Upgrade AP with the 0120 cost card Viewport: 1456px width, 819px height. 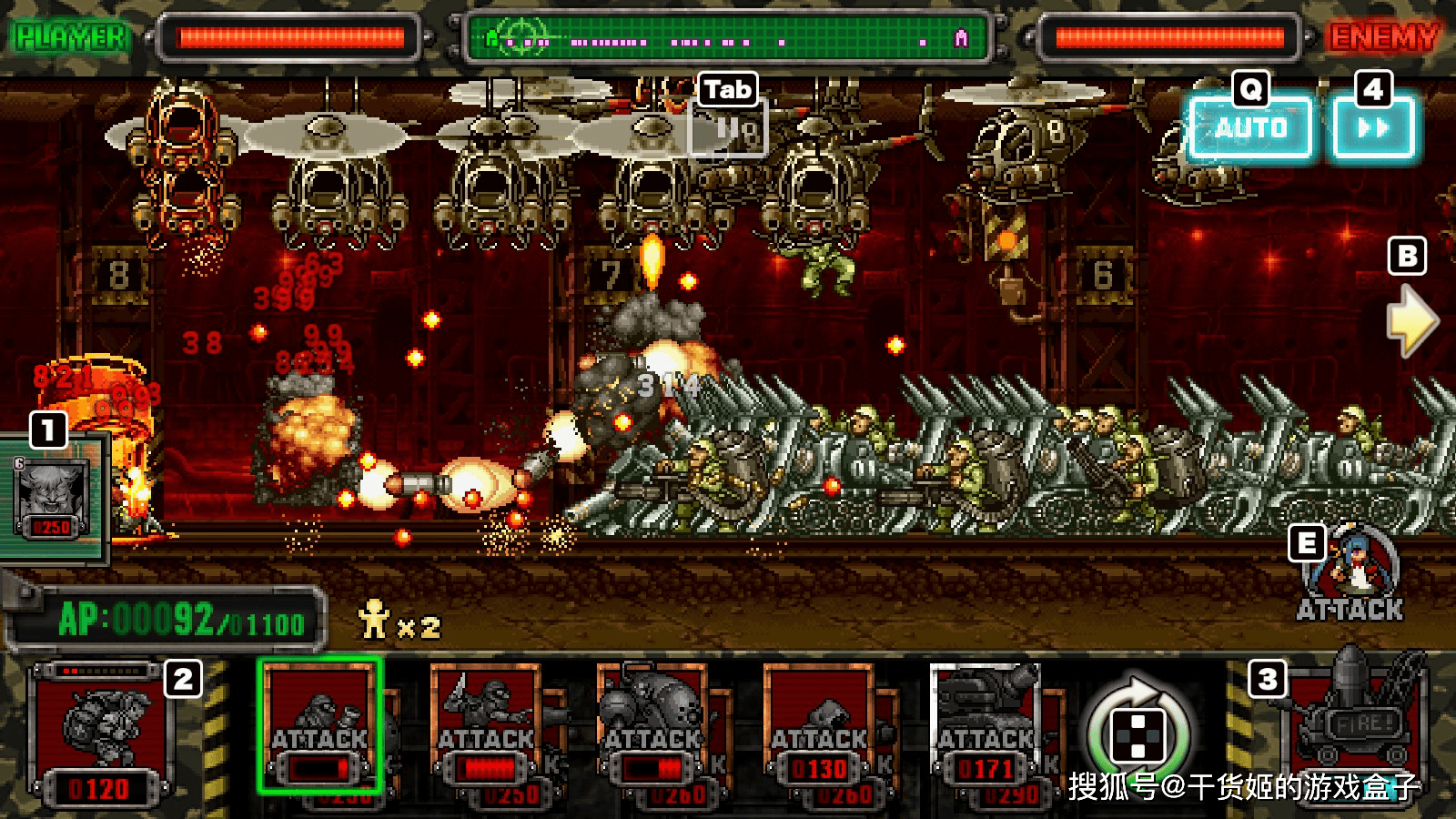[100, 735]
